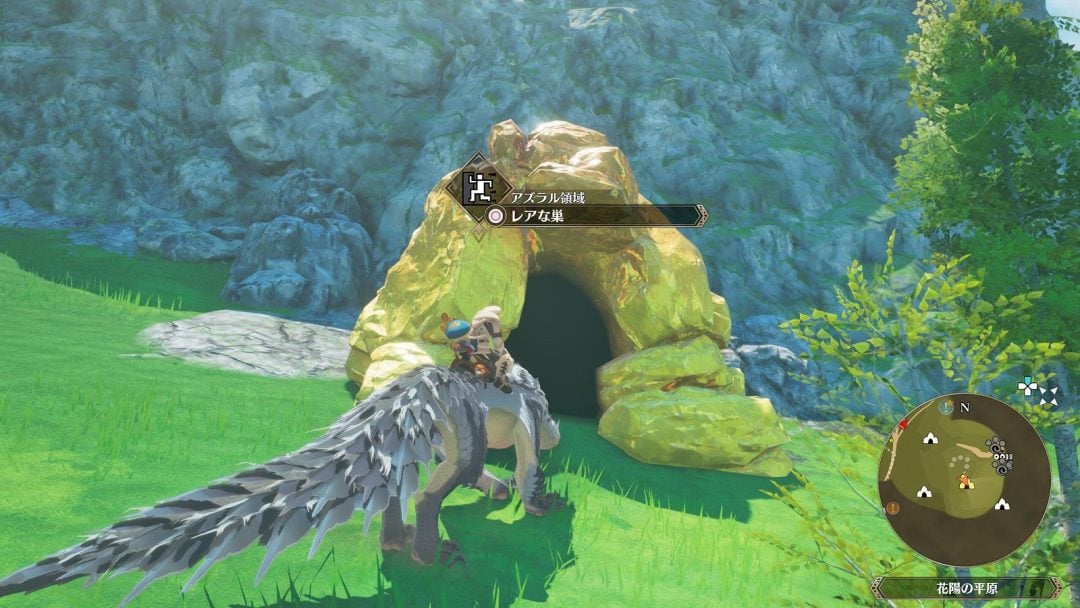The width and height of the screenshot is (1080, 608).
Task: Click the red marker on the minimap
Action: tap(904, 426)
